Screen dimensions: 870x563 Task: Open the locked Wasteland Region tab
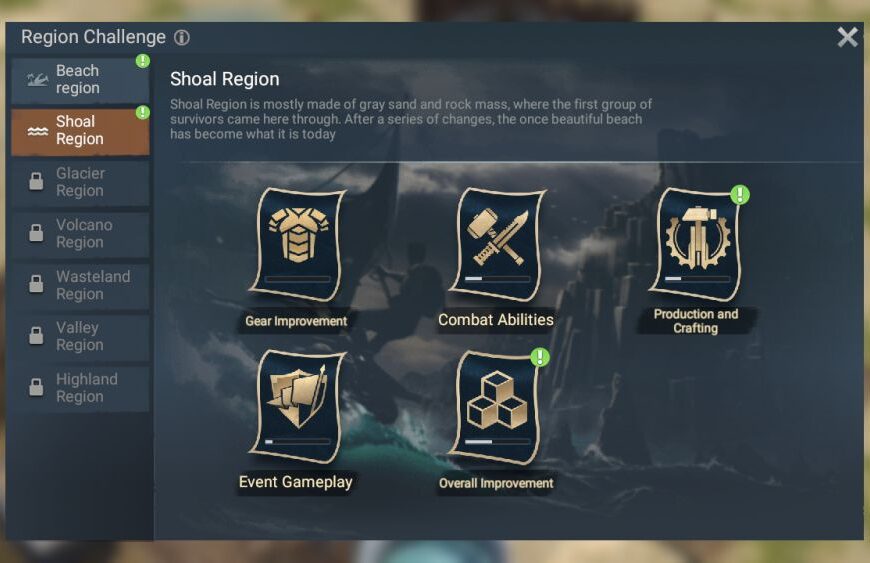pos(80,285)
